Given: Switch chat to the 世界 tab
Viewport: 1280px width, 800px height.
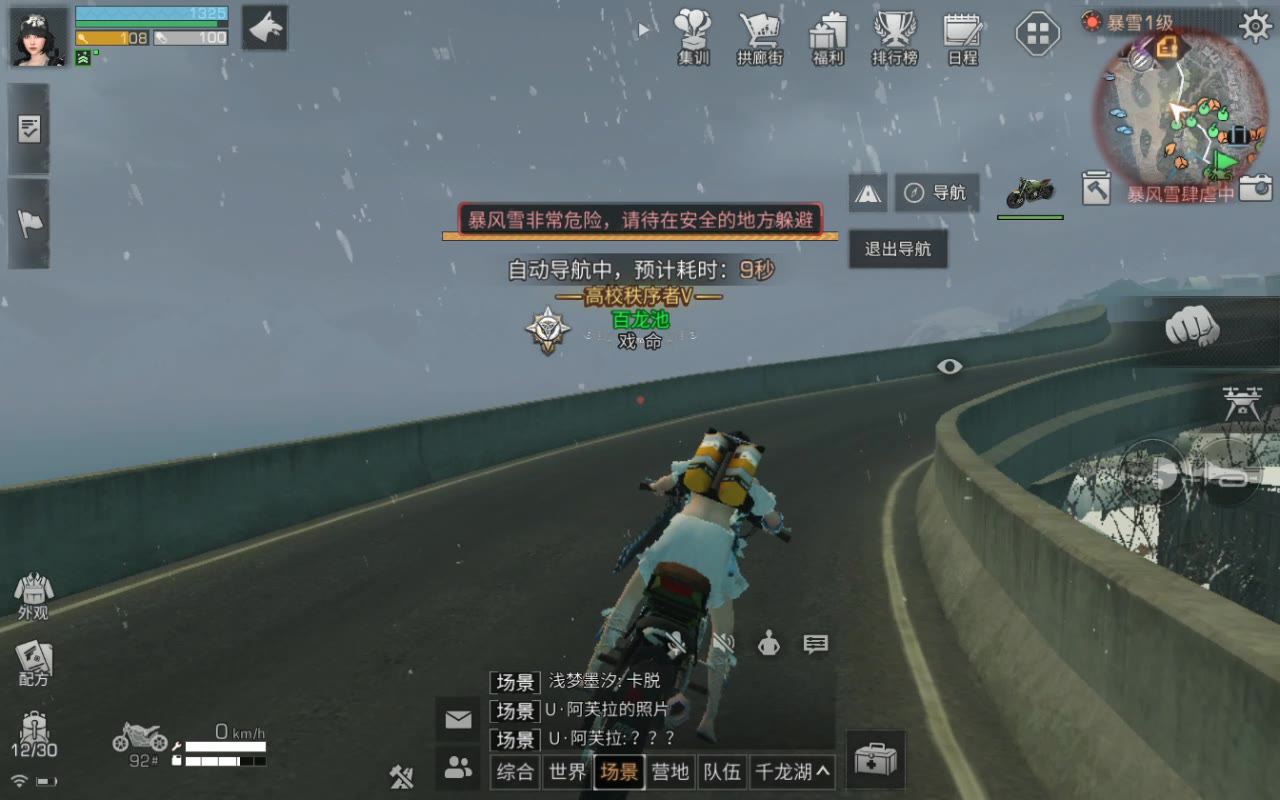Looking at the screenshot, I should (567, 771).
